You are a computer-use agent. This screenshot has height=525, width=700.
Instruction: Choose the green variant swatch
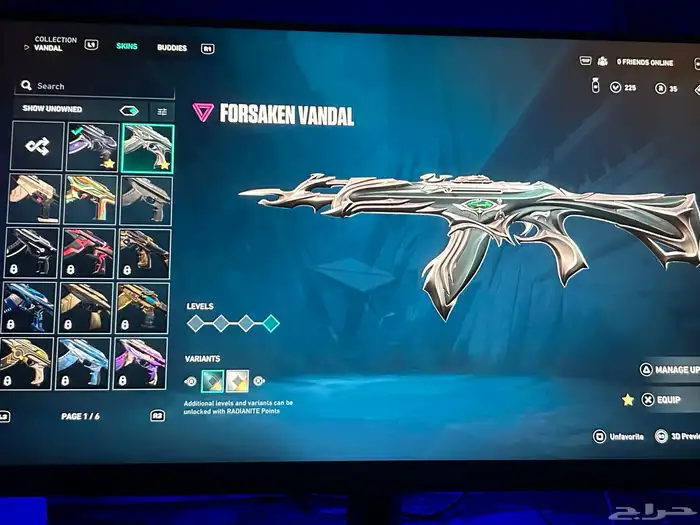tap(214, 380)
